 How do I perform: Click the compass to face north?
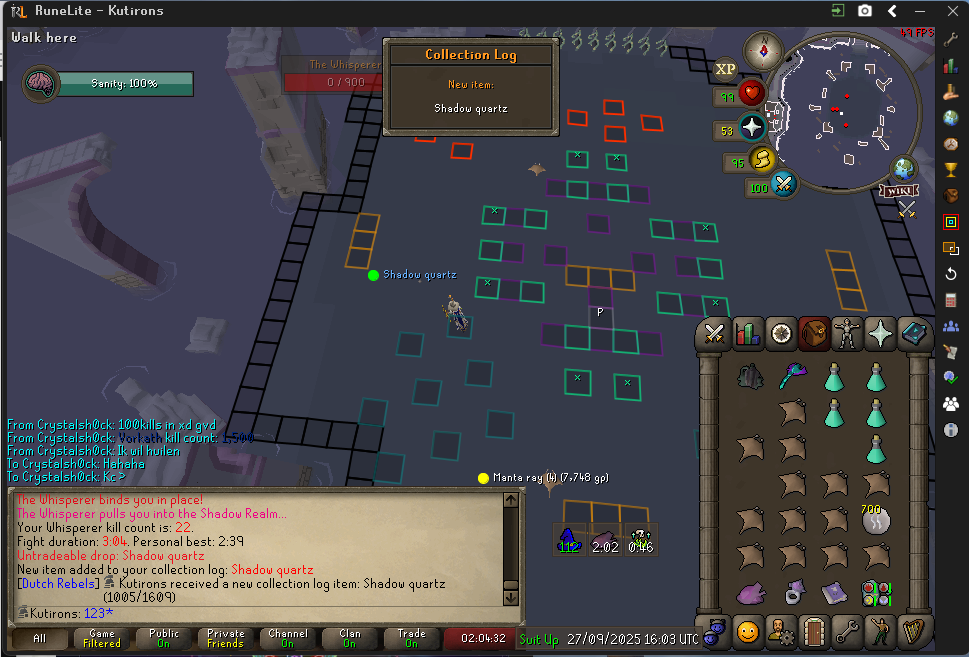[765, 49]
